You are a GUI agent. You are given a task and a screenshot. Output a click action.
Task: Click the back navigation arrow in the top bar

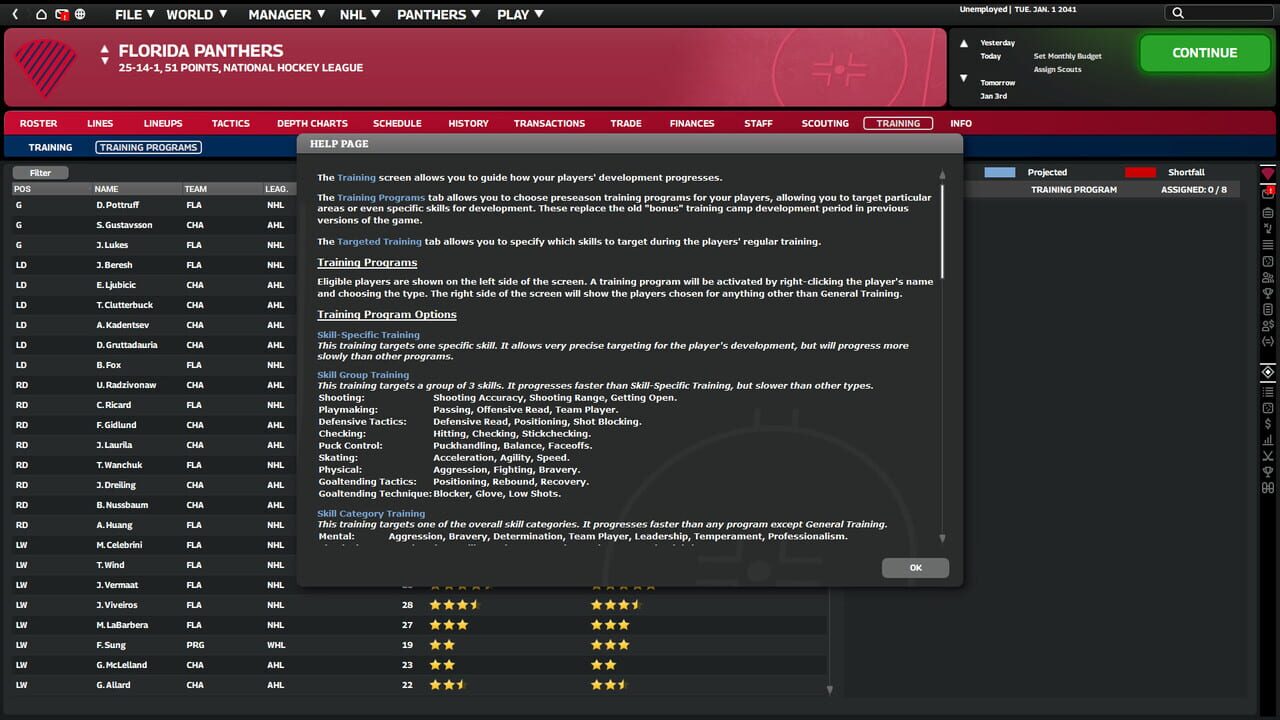(15, 14)
